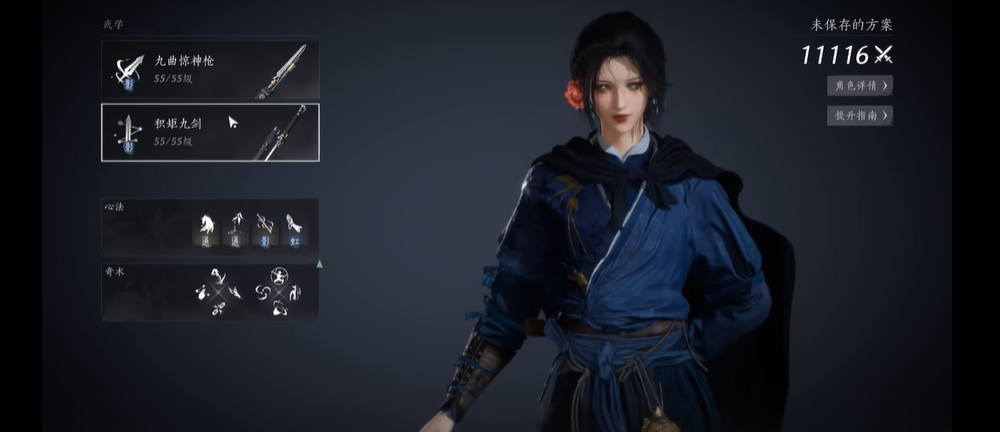Pick the 虹 inner art icon

point(294,229)
